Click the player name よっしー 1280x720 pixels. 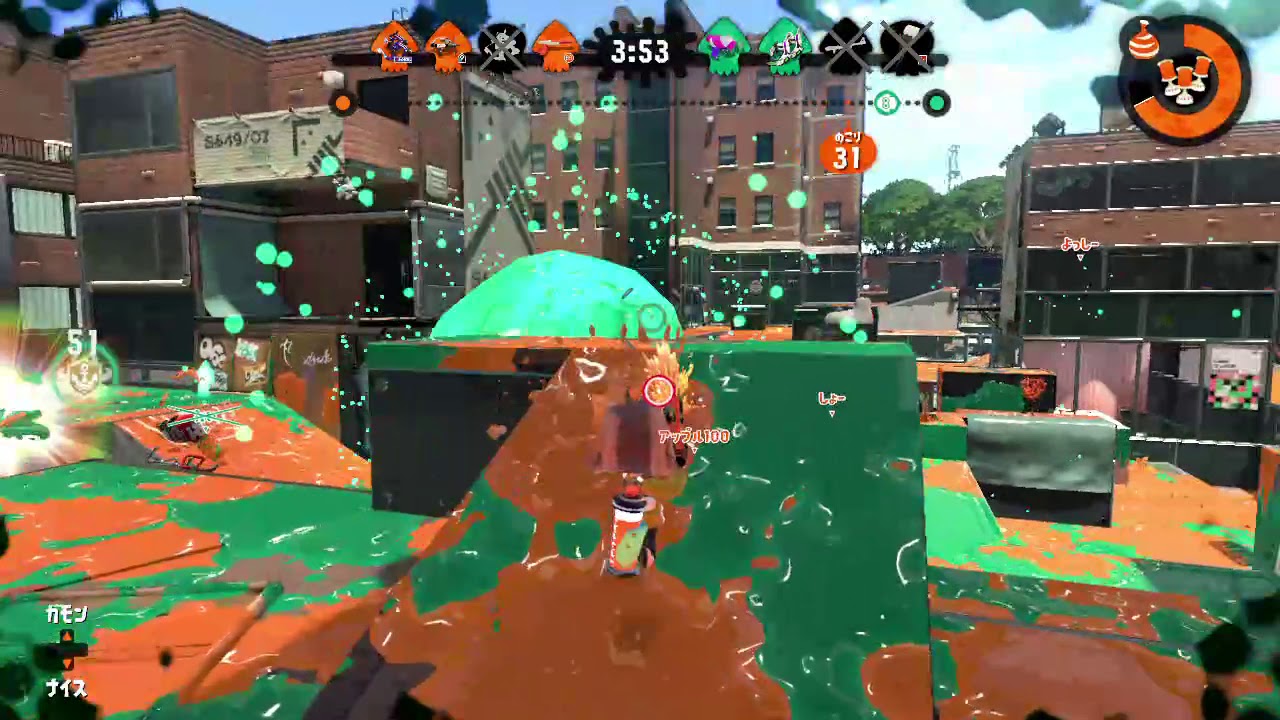coord(1080,245)
